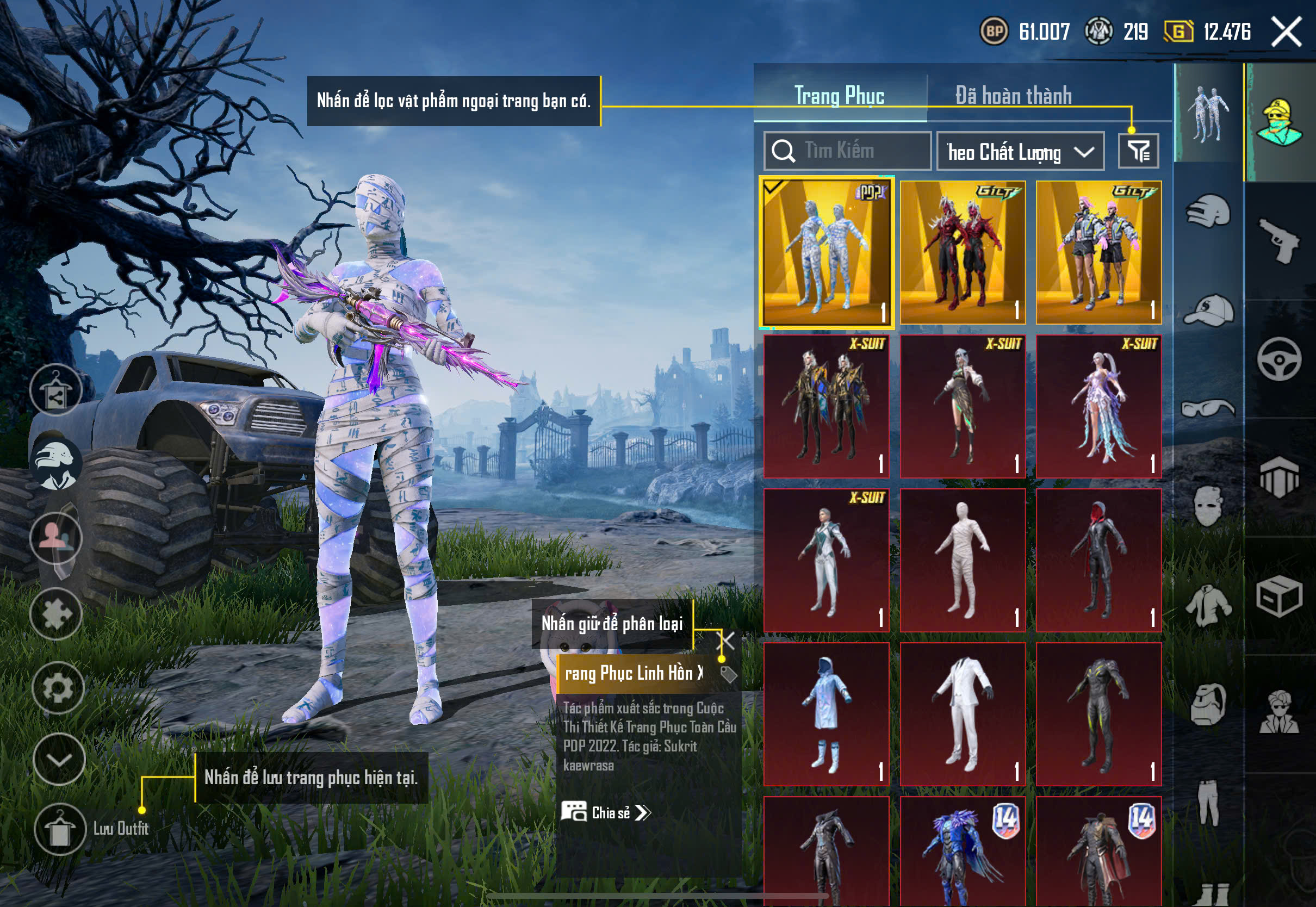Open the Theo Chất Lượng sort dropdown
This screenshot has width=1316, height=907.
pyautogui.click(x=1020, y=152)
